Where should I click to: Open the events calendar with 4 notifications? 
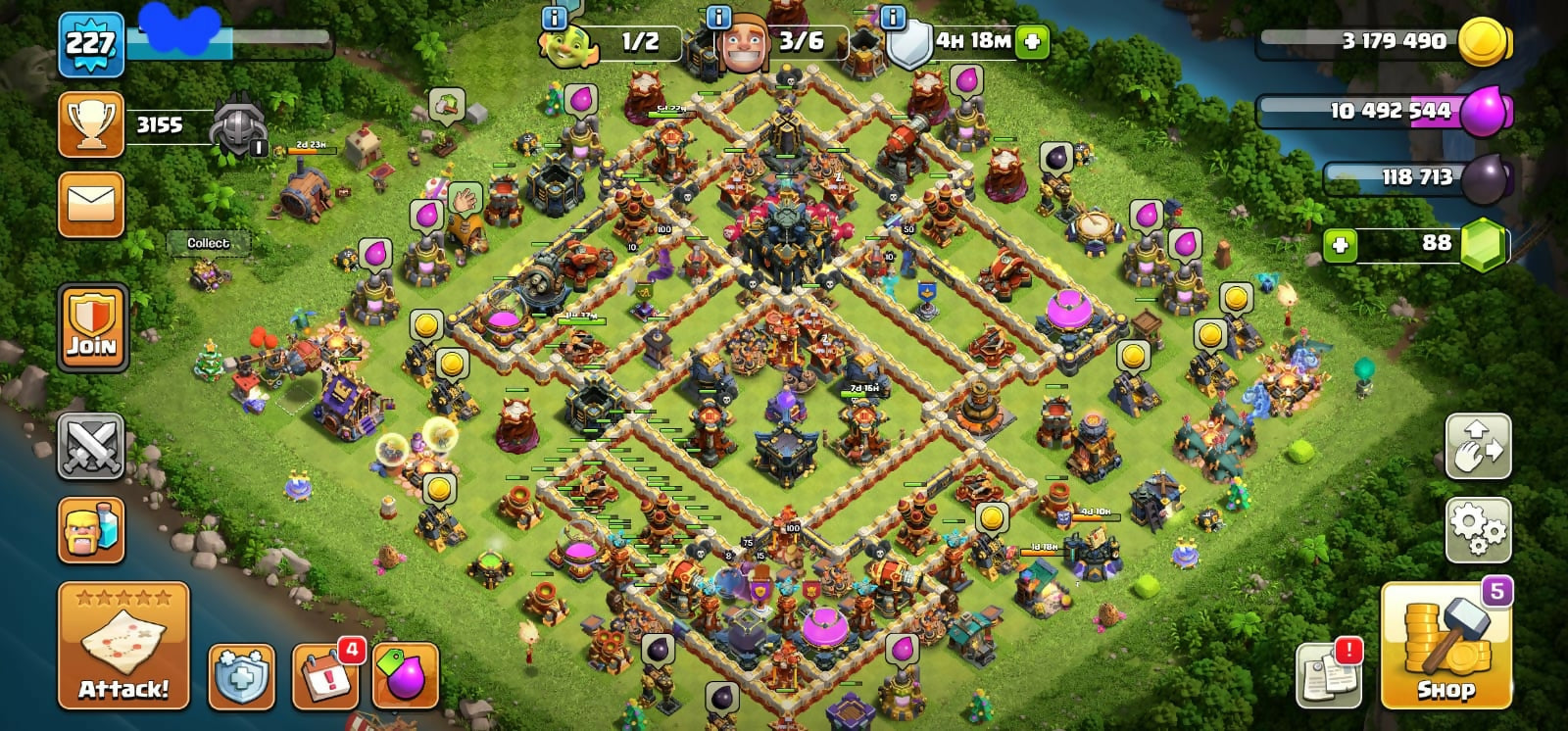pyautogui.click(x=325, y=676)
